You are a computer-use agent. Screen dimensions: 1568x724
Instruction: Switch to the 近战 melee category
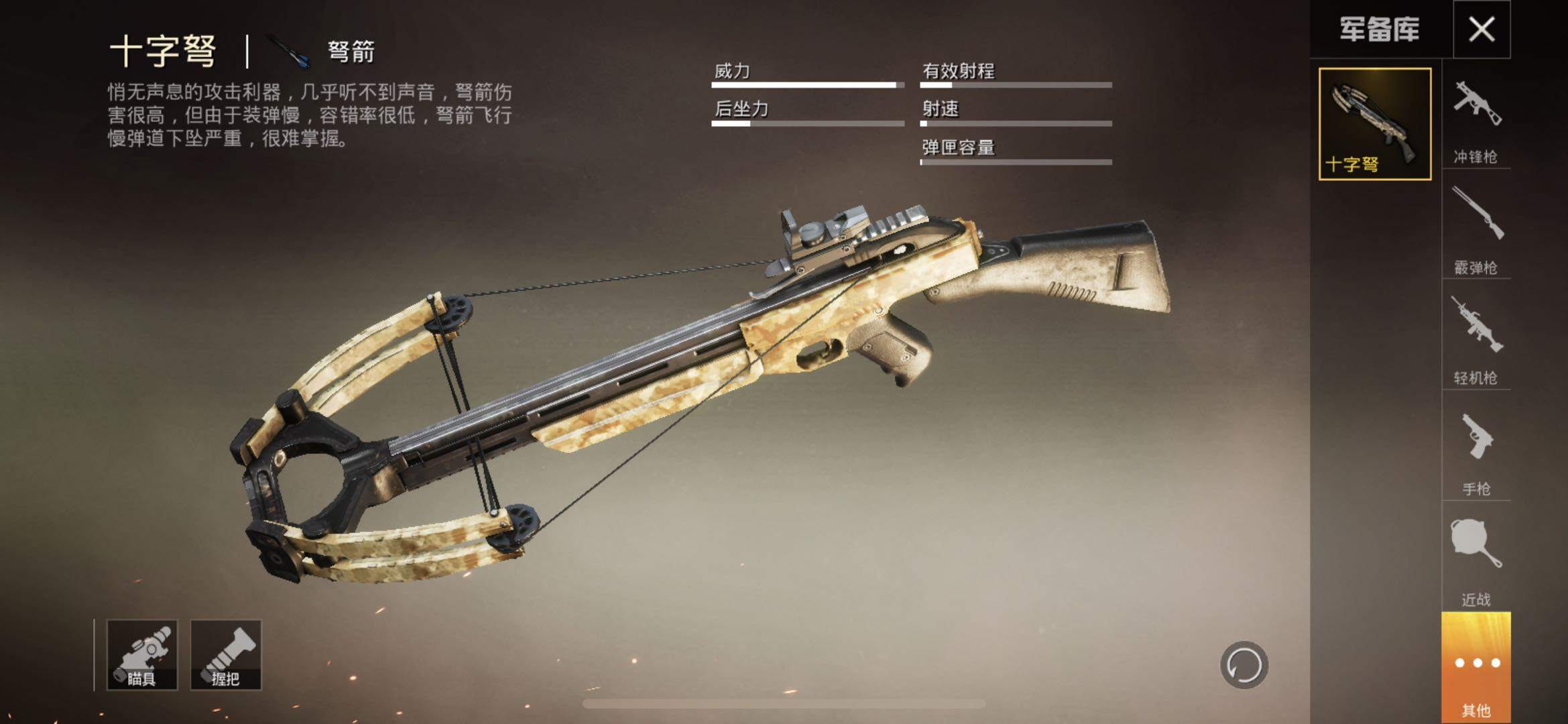pyautogui.click(x=1476, y=562)
